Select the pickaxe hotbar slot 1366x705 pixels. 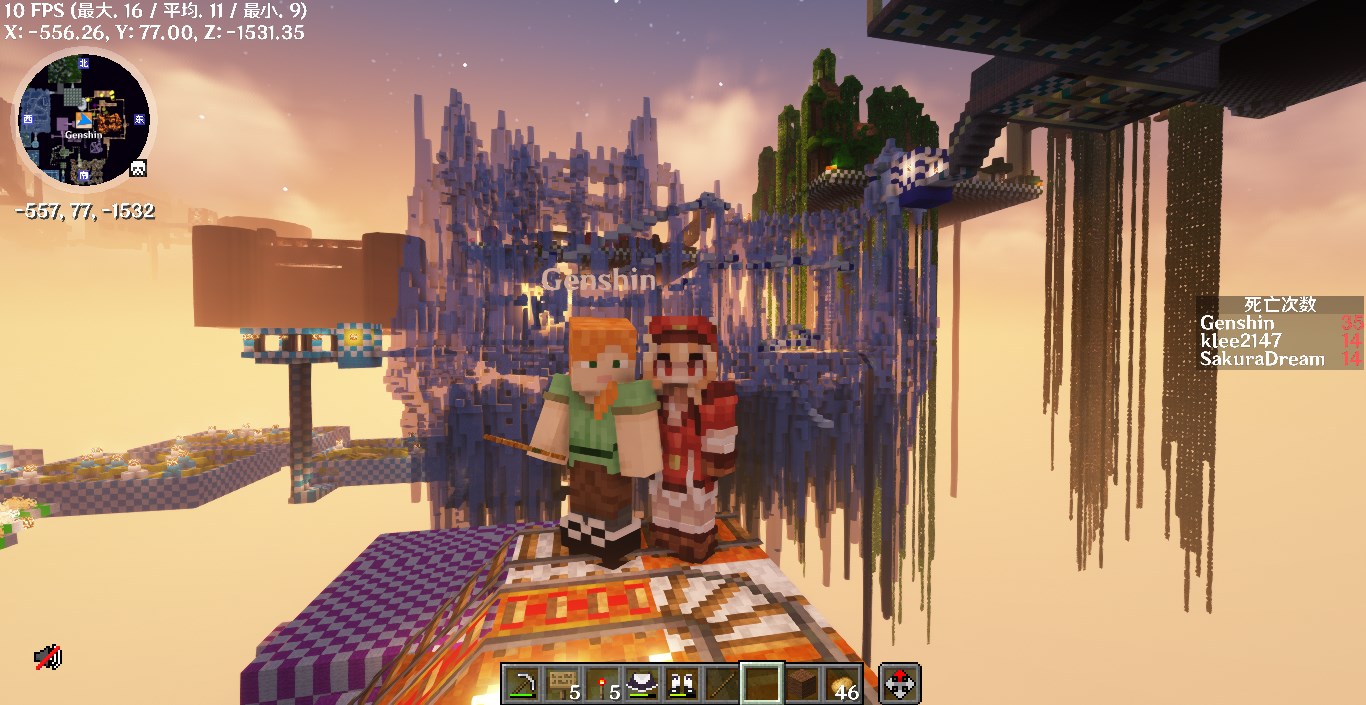(521, 684)
